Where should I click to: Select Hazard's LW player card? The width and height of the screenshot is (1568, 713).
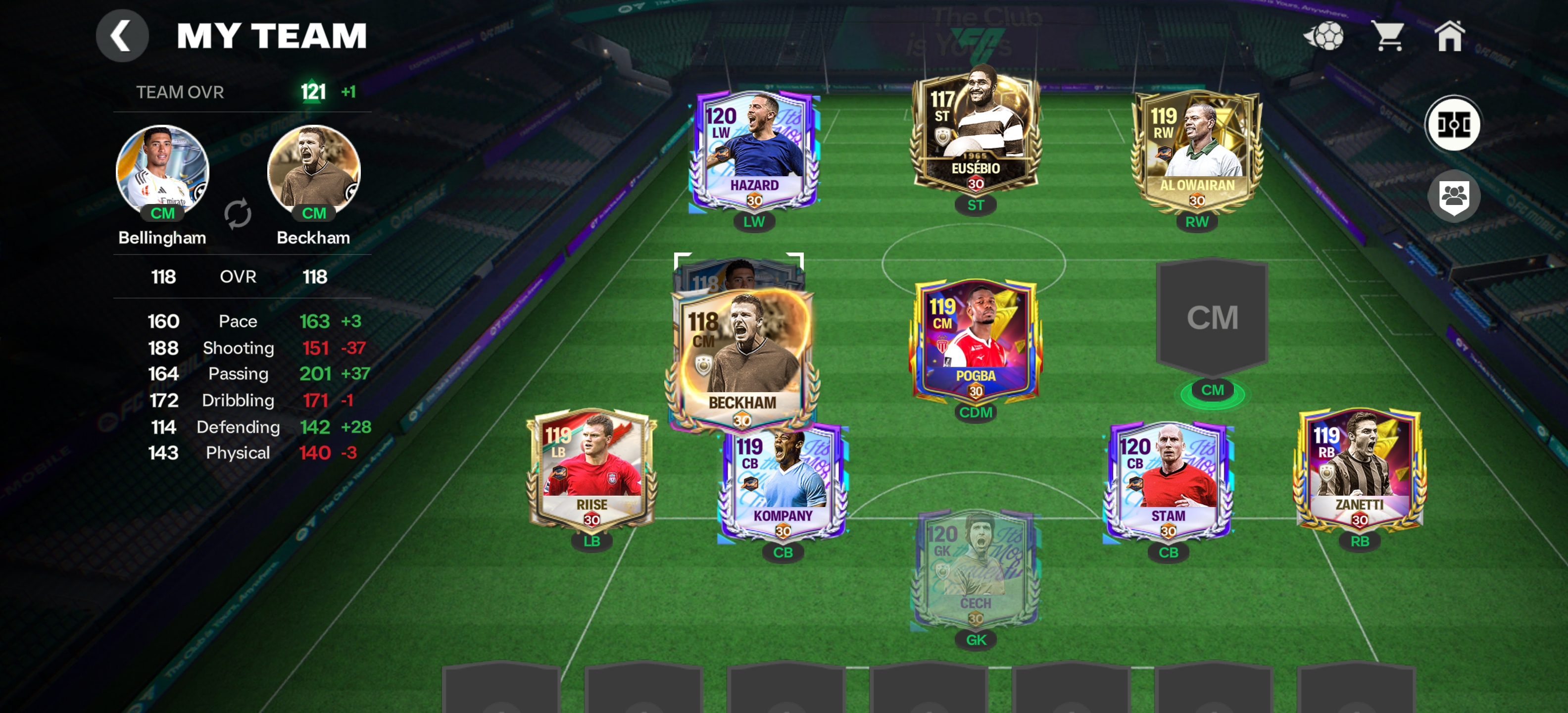click(x=754, y=151)
